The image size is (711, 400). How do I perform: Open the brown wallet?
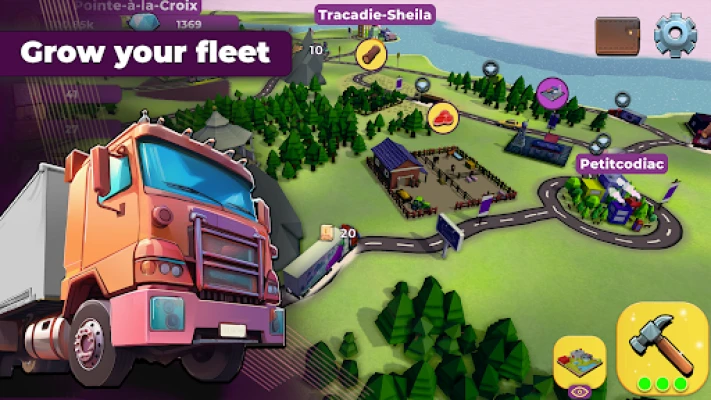[617, 36]
